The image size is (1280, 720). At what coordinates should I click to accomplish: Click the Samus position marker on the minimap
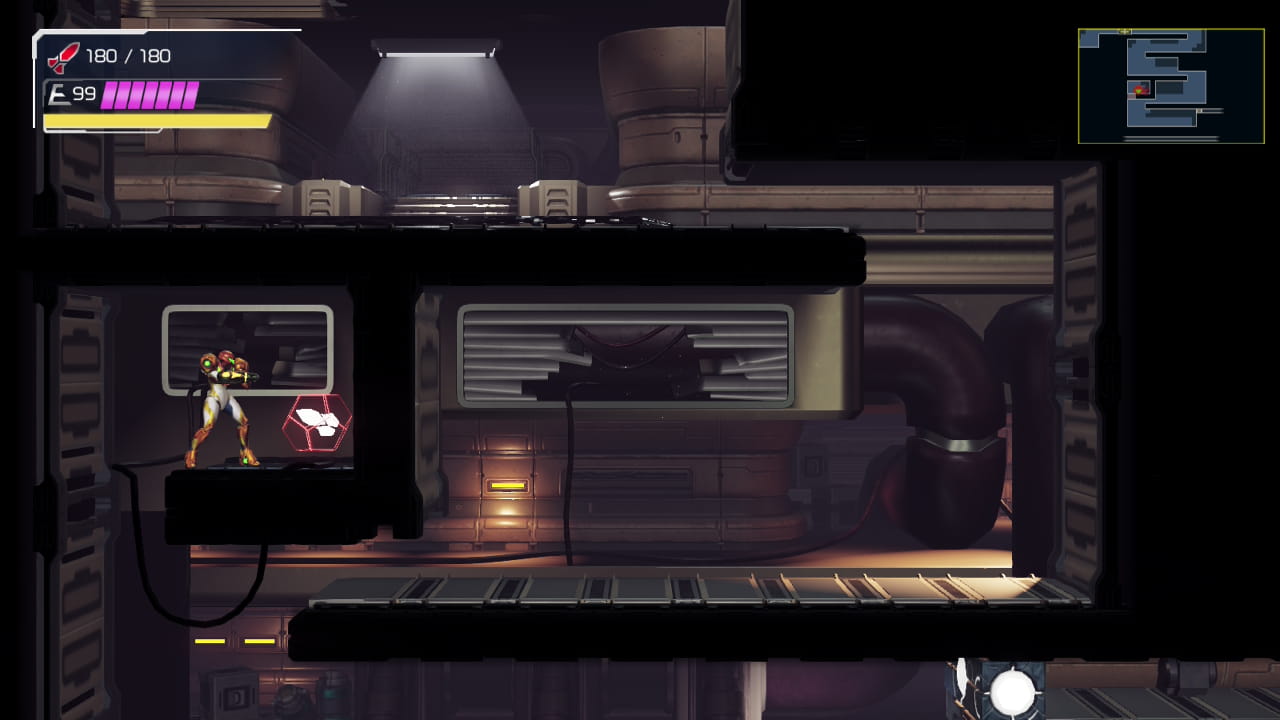1138,90
